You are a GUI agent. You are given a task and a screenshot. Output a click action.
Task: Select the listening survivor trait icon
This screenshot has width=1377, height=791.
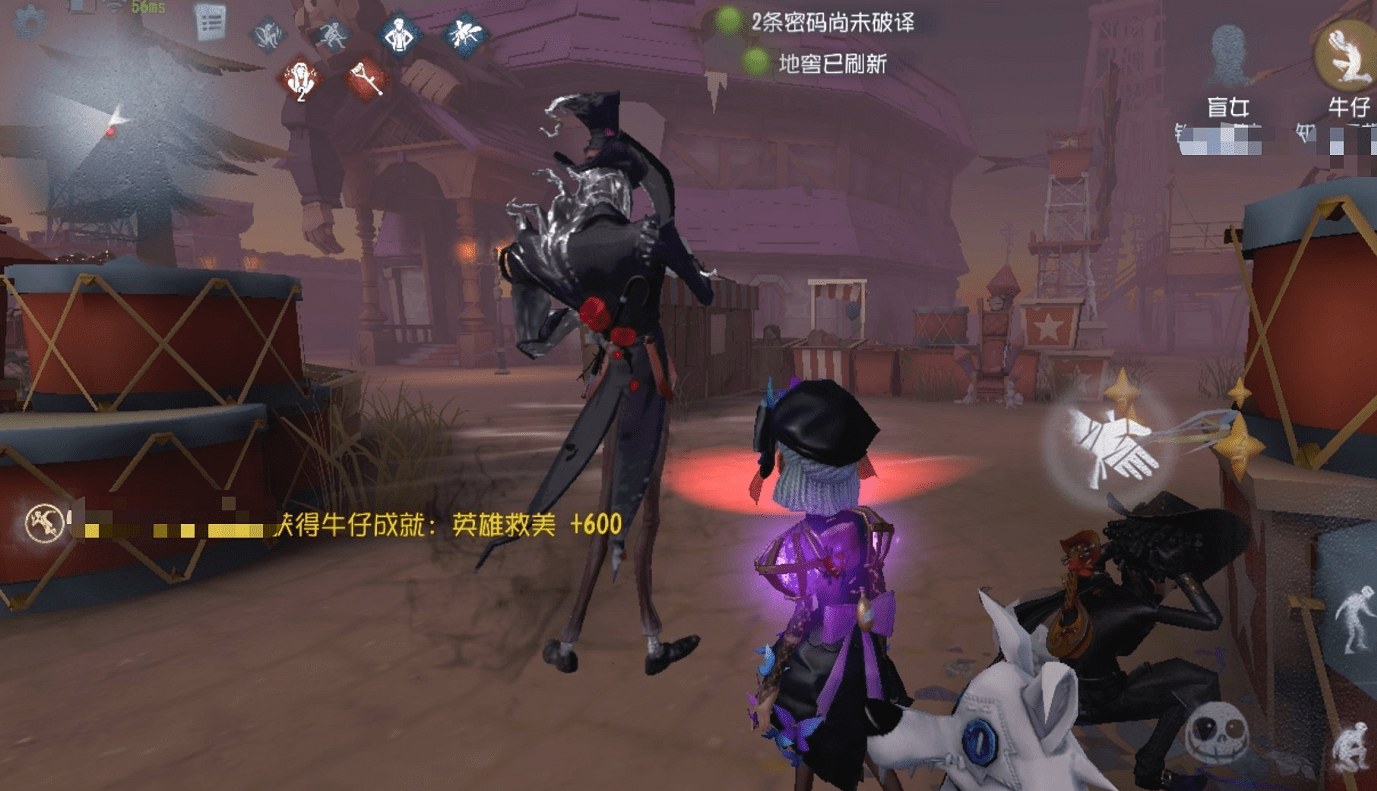coord(266,34)
